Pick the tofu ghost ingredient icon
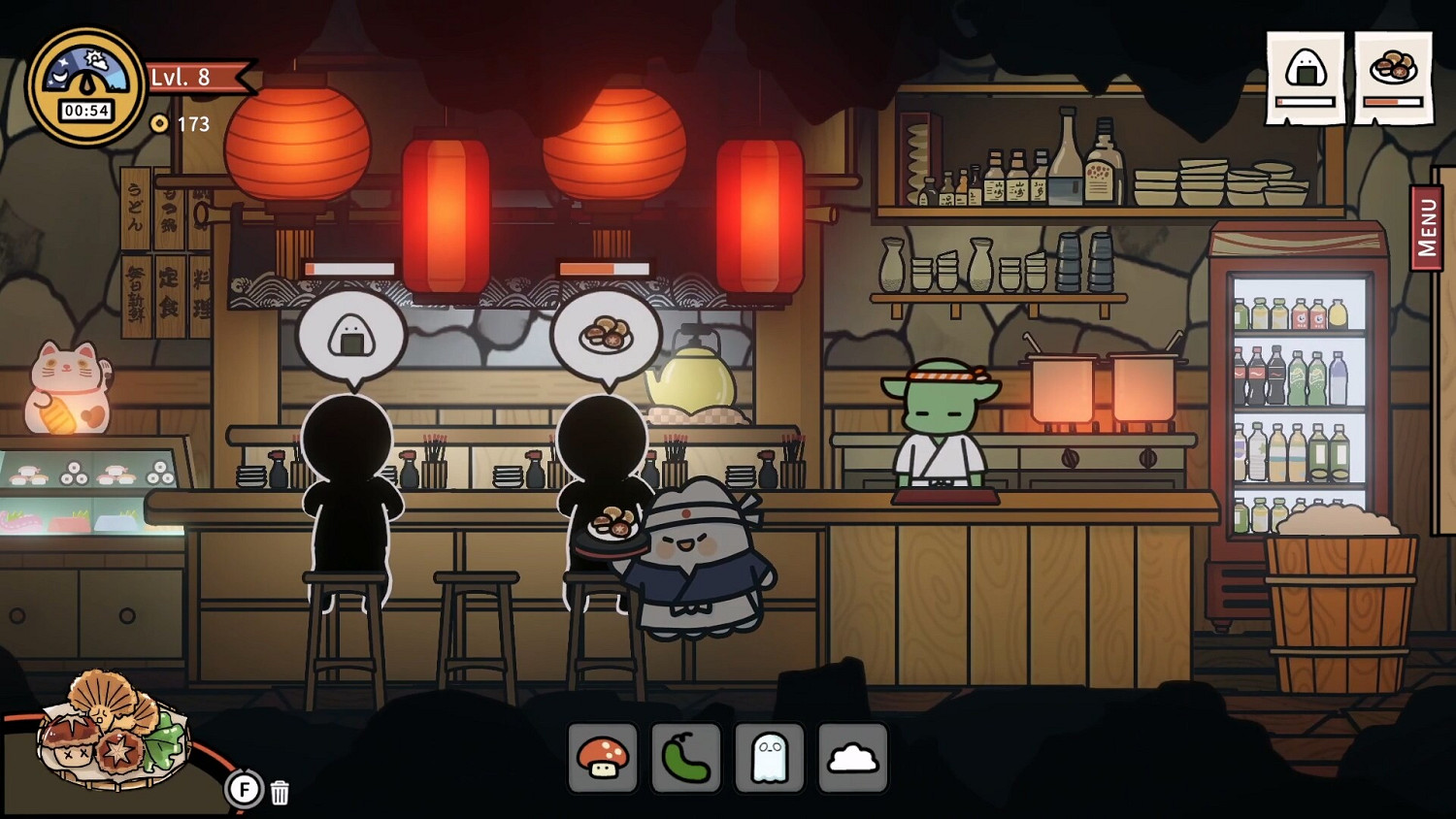1456x819 pixels. 770,760
